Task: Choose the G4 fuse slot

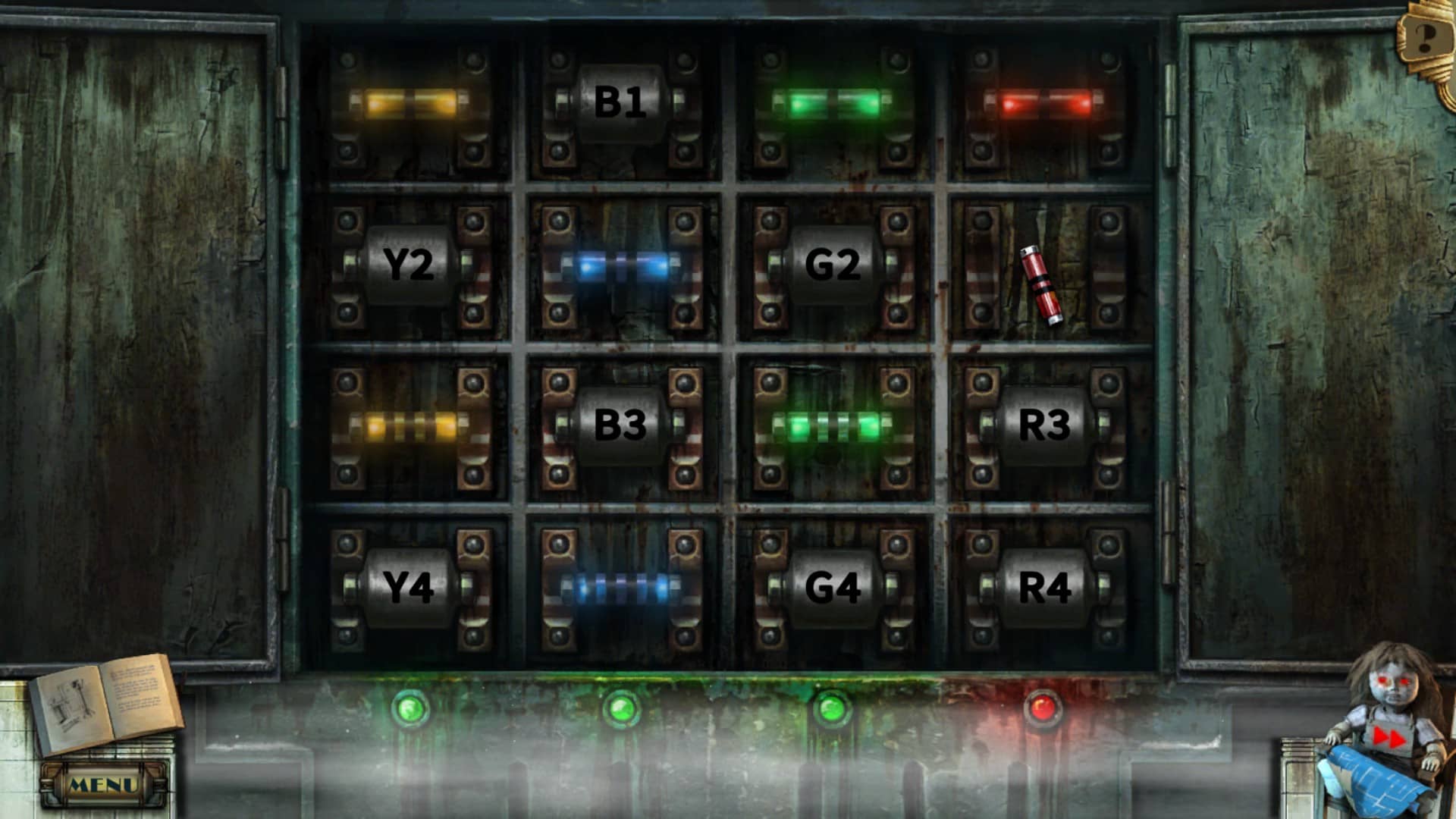Action: pos(832,587)
